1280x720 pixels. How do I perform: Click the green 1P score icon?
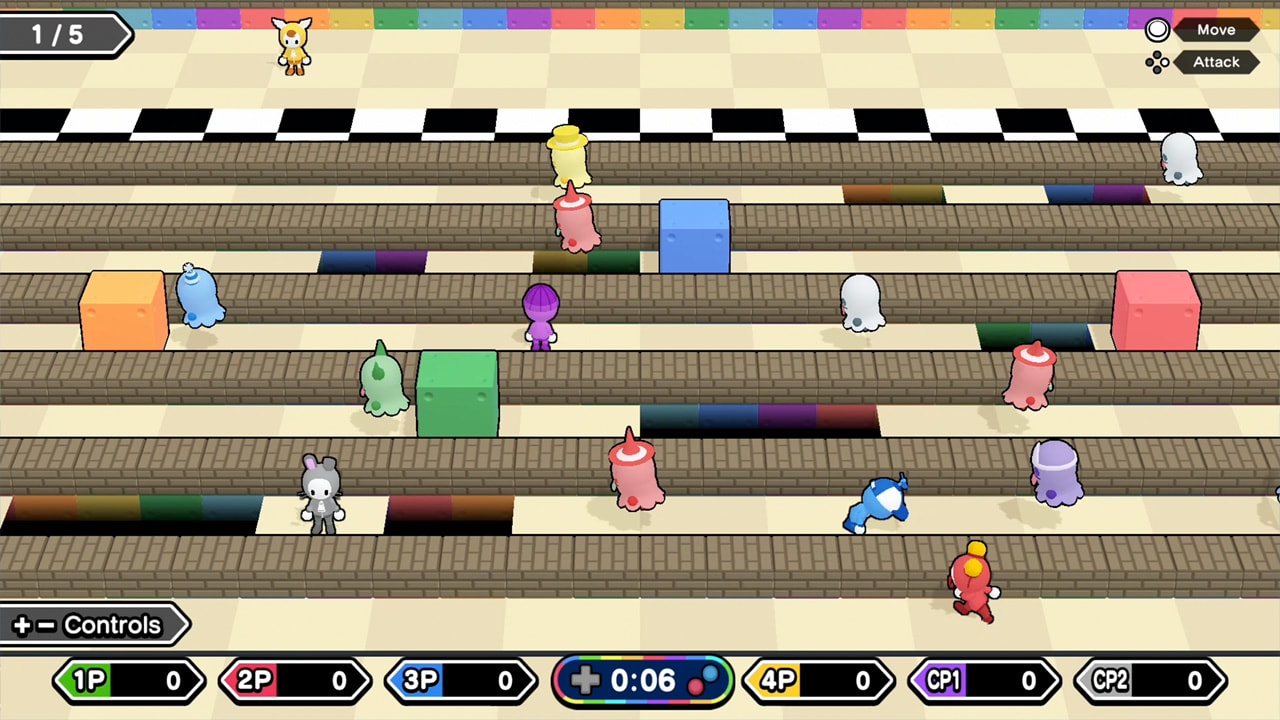point(91,681)
